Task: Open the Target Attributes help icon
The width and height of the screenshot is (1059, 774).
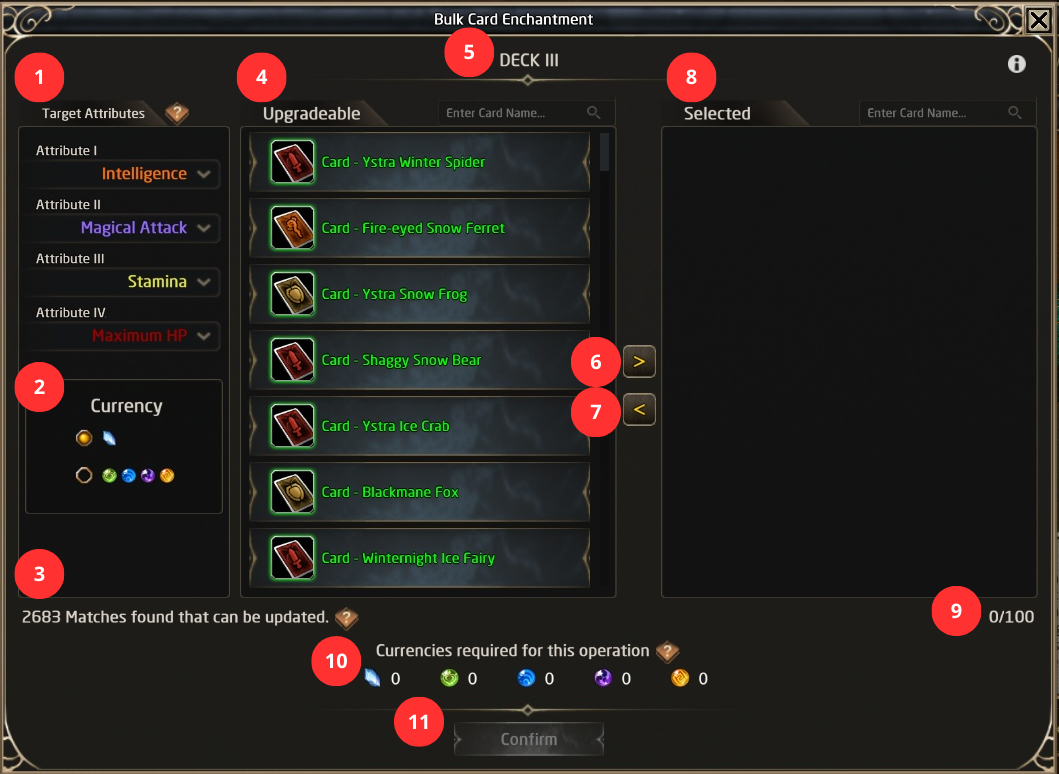Action: [x=177, y=113]
